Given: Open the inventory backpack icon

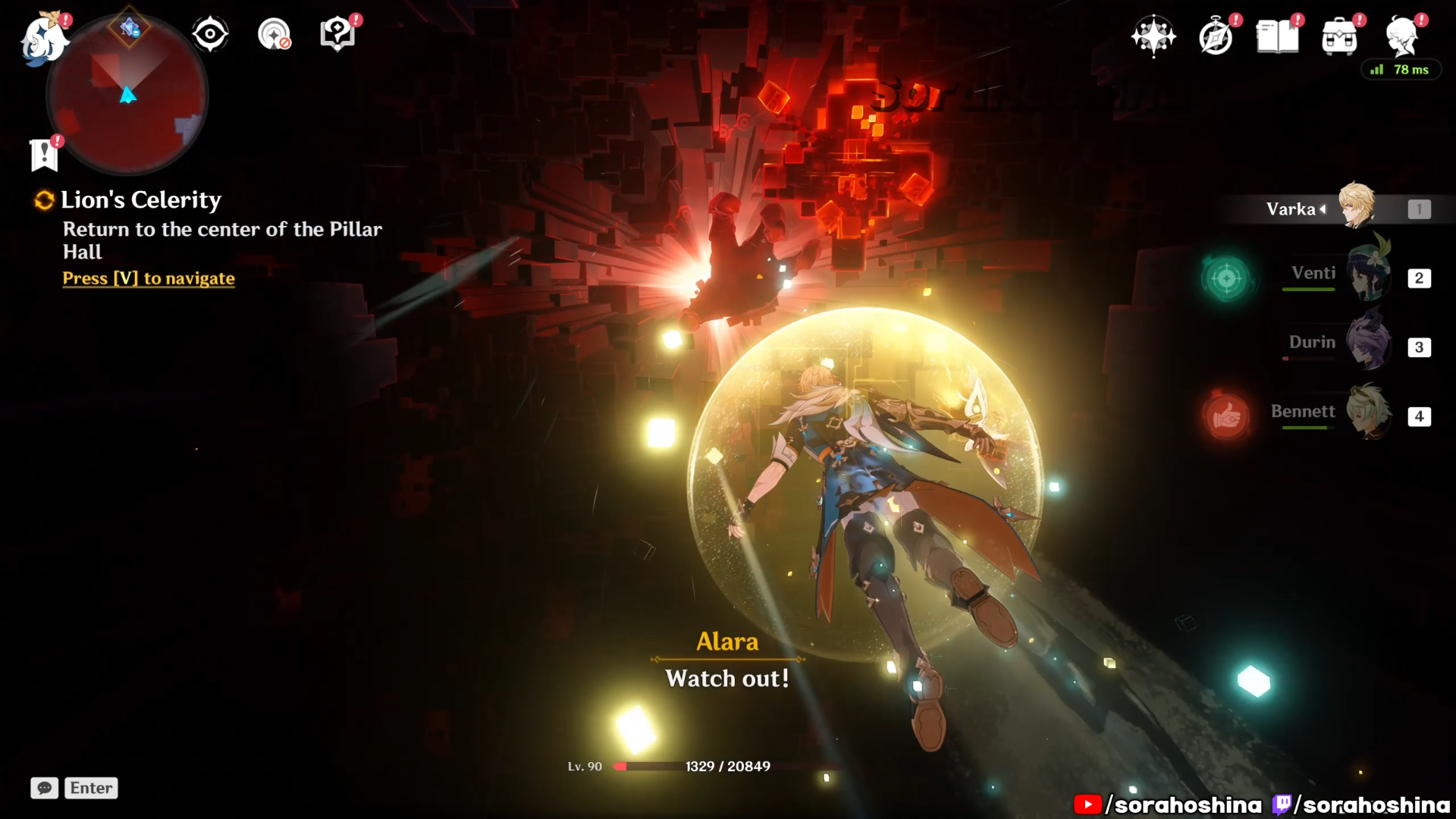Looking at the screenshot, I should [x=1339, y=36].
